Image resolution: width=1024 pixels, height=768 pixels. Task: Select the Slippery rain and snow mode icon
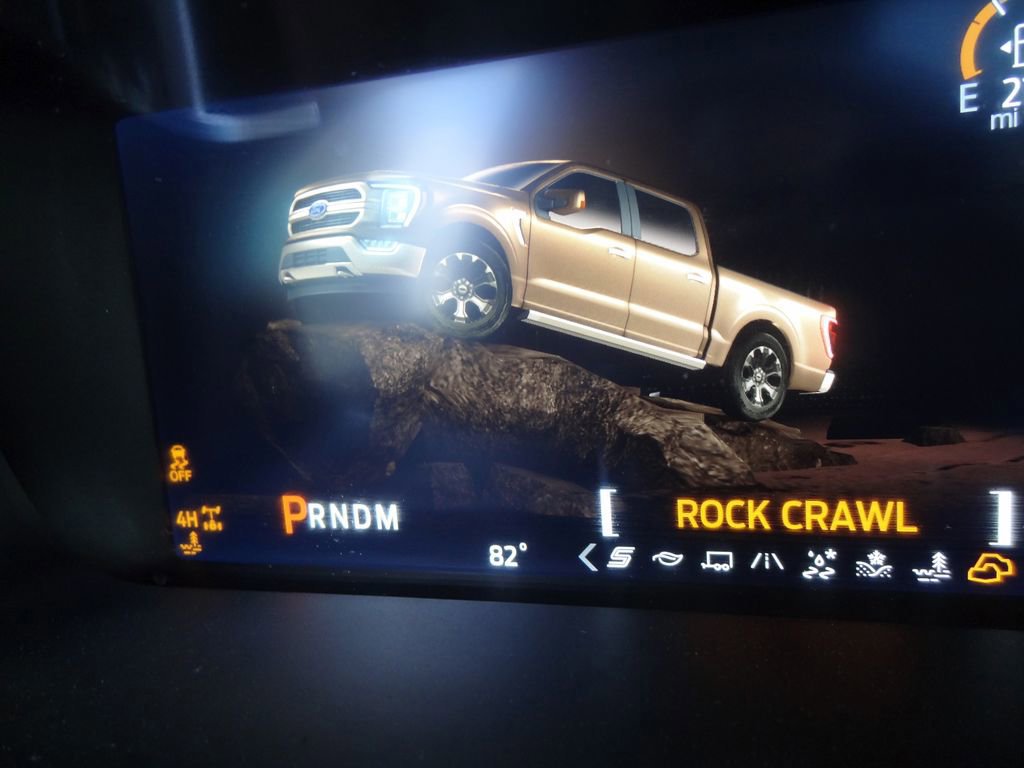[819, 565]
